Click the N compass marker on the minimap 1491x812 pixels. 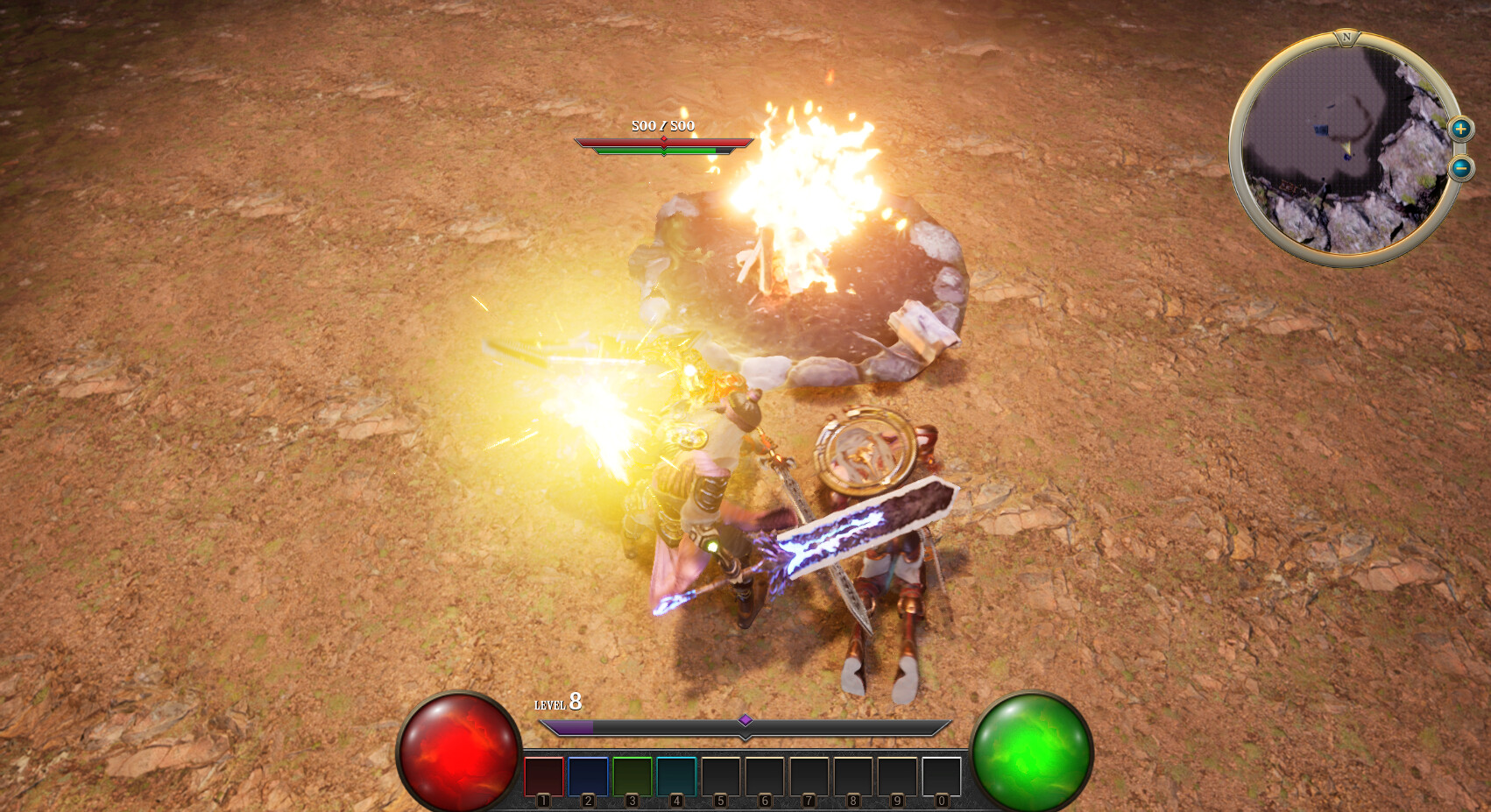(x=1346, y=38)
